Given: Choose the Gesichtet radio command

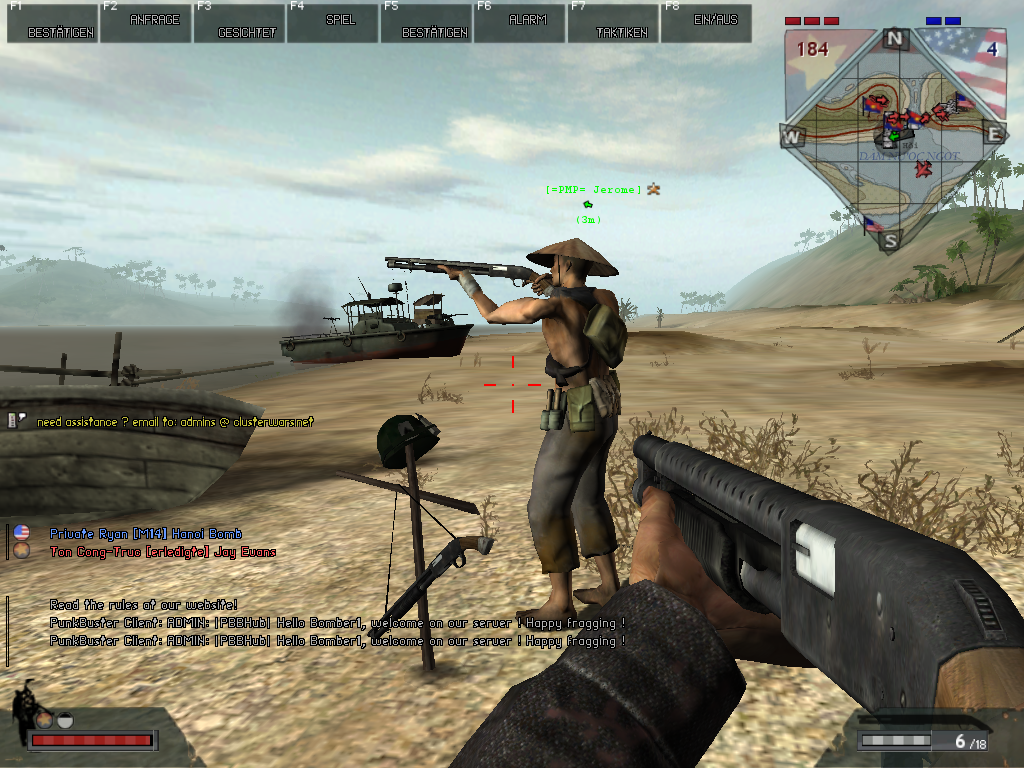Looking at the screenshot, I should 239,23.
